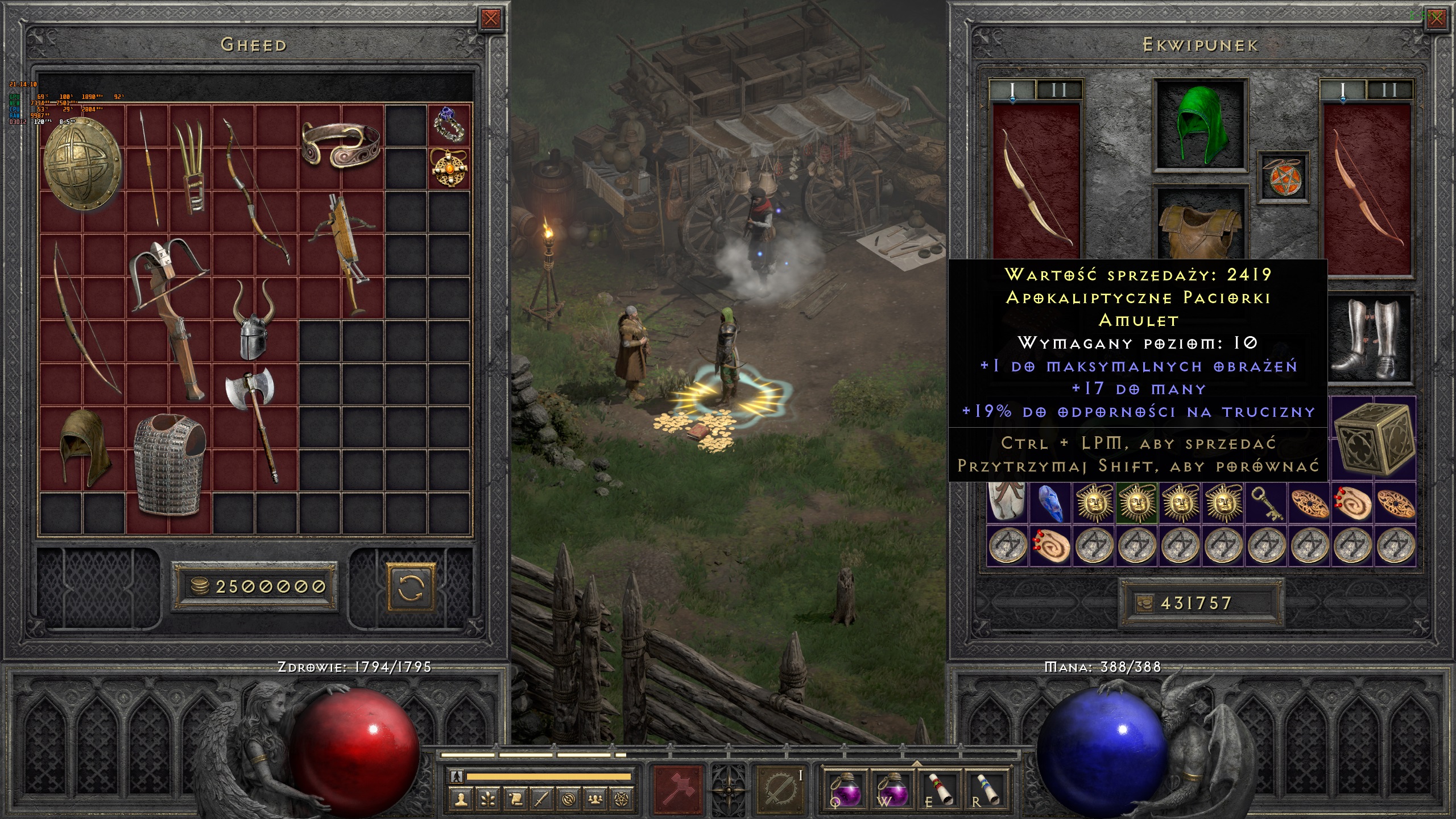Close Gheed's shop panel

pos(490,19)
